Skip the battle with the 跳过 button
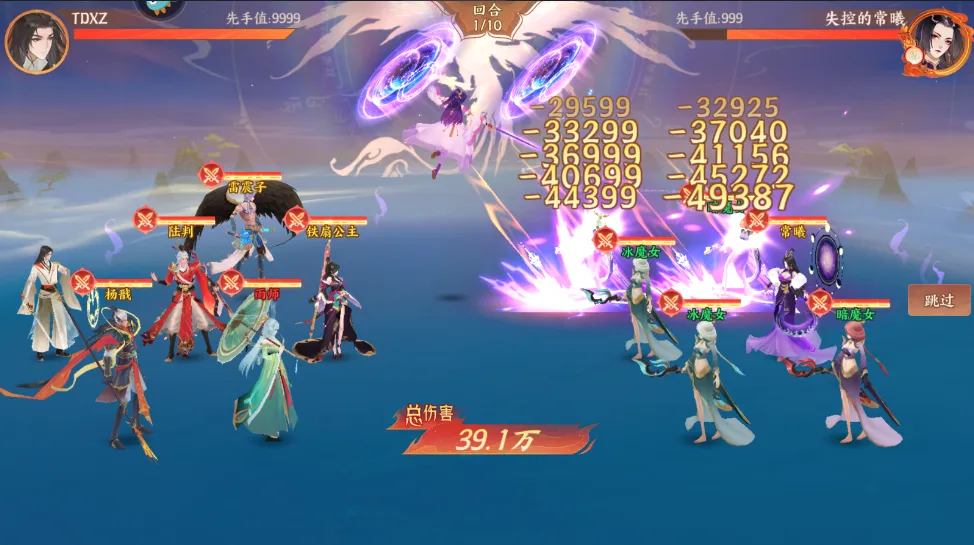Viewport: 974px width, 545px height. tap(938, 300)
